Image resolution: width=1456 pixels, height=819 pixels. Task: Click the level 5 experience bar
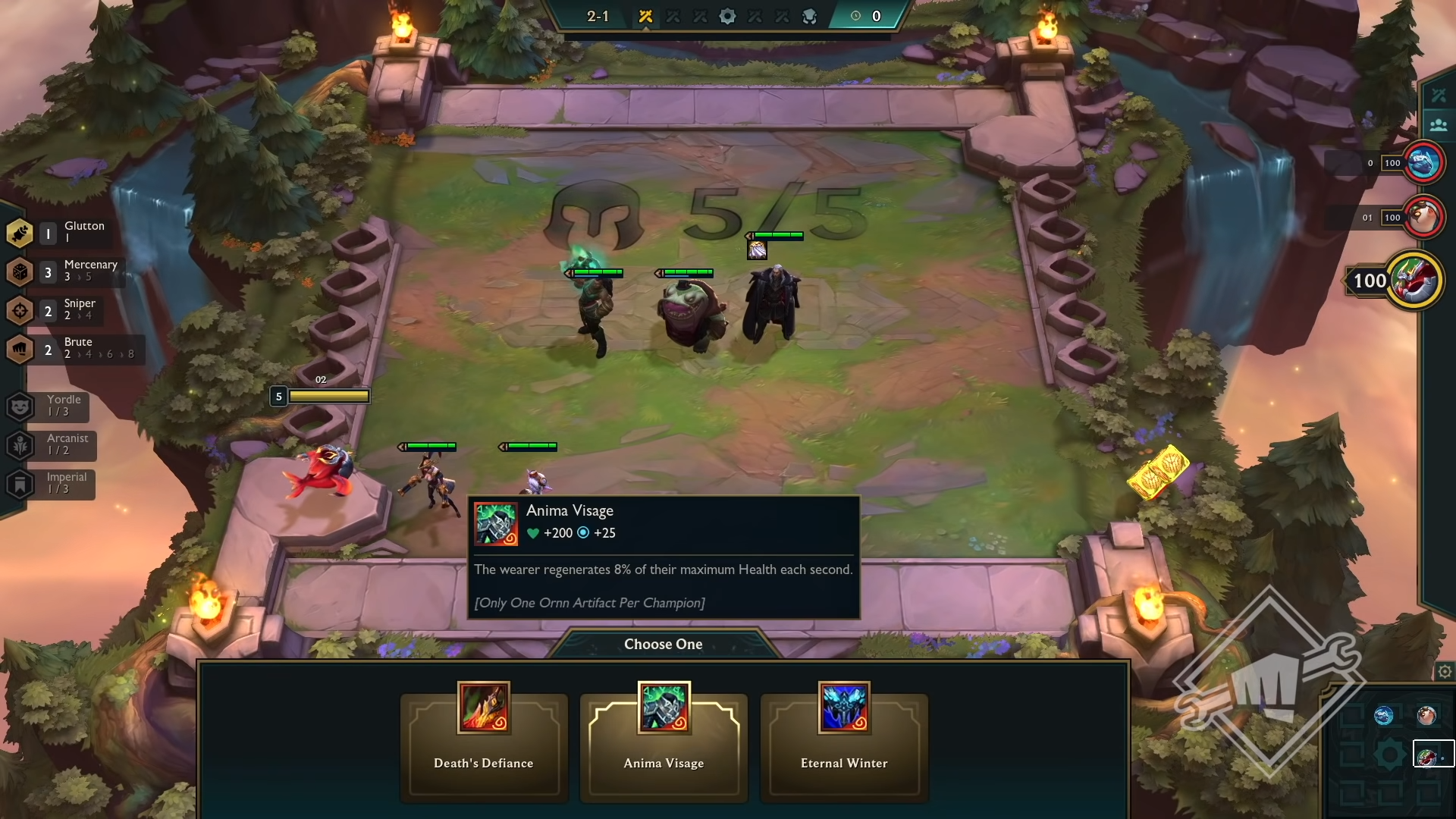[330, 396]
